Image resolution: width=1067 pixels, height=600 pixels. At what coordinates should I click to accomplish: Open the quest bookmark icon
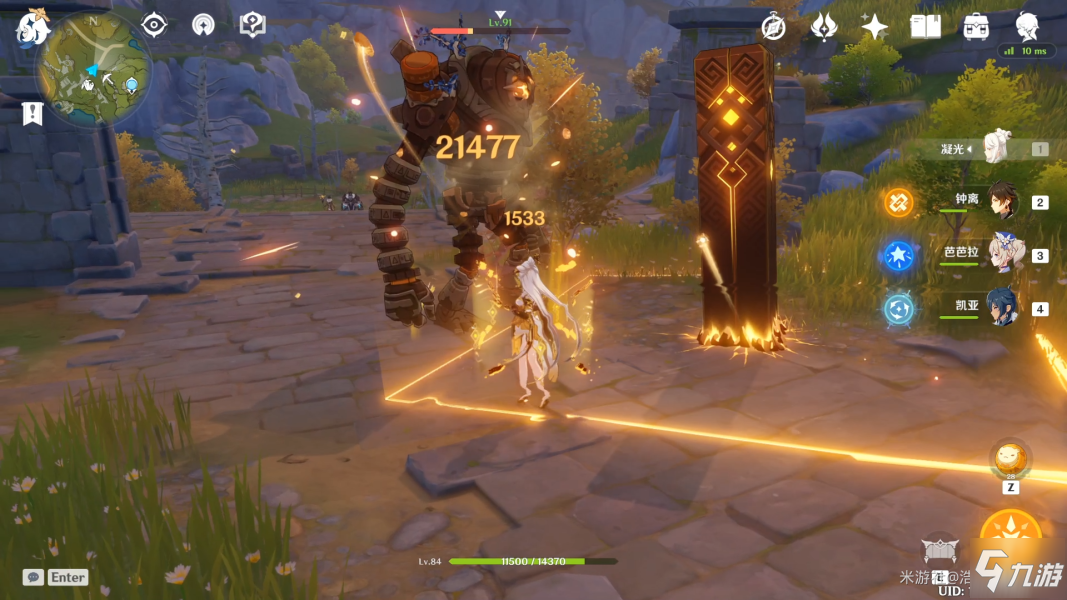(x=31, y=113)
